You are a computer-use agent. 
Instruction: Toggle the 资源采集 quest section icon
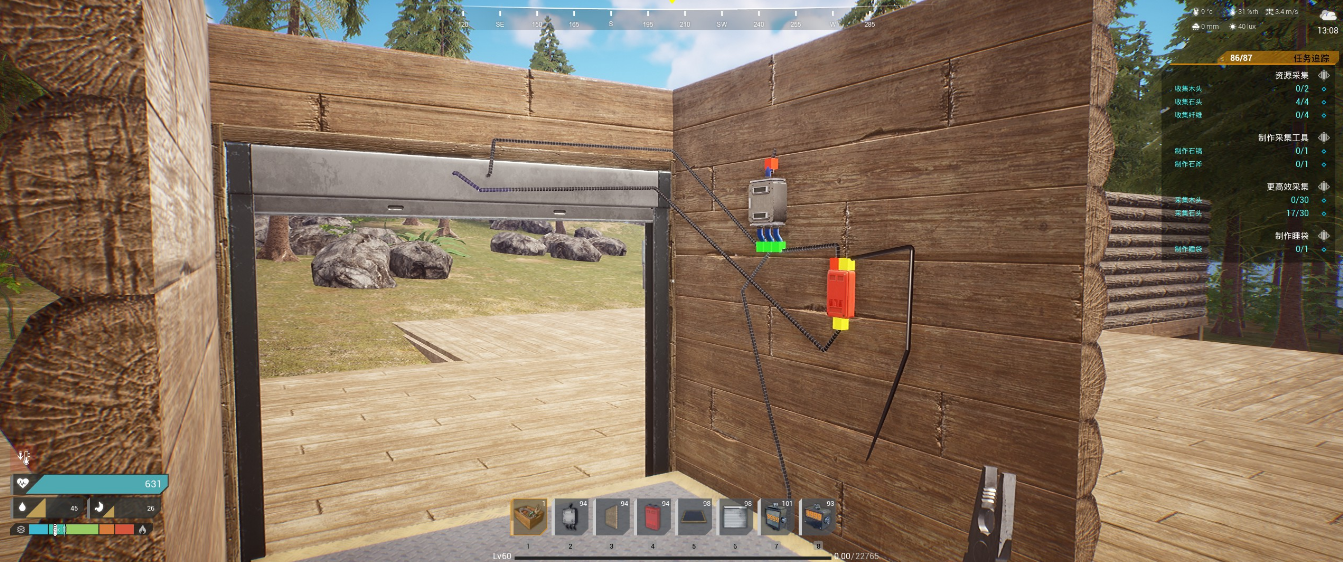pos(1325,75)
